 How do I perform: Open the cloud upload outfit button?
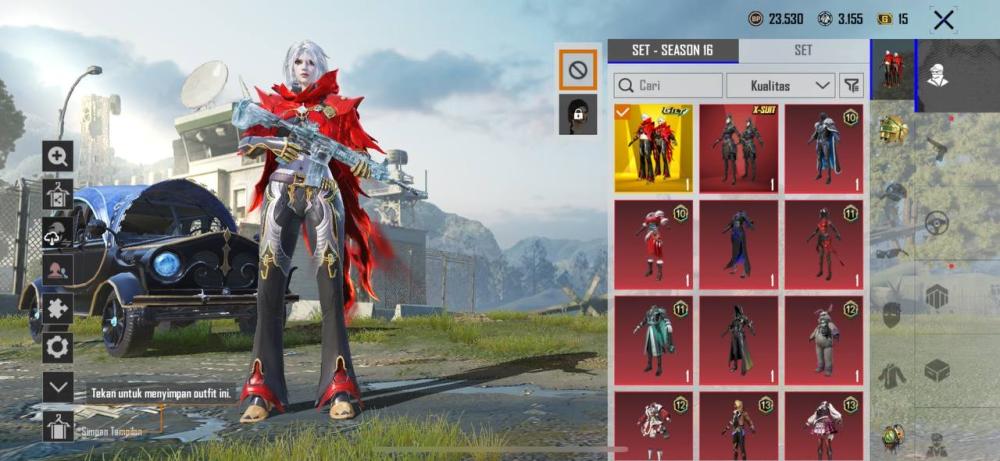coord(57,232)
